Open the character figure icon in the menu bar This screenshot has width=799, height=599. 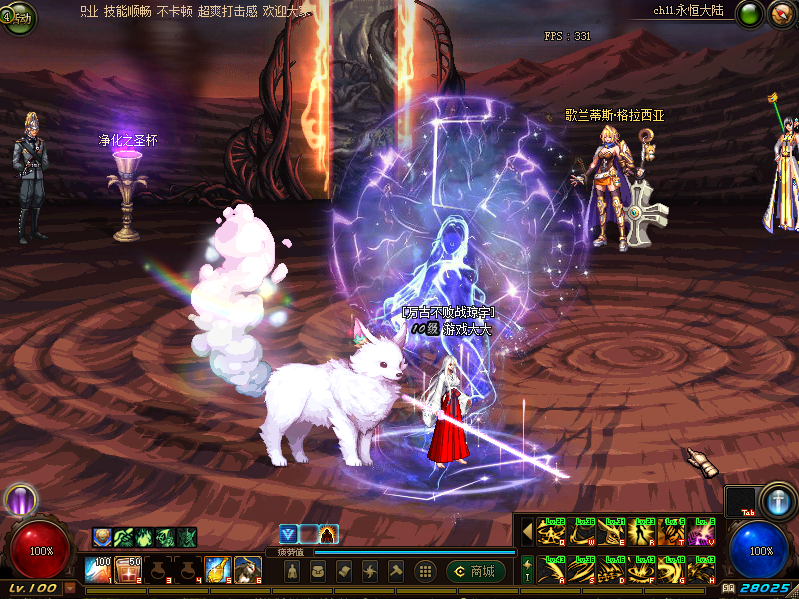tap(291, 571)
